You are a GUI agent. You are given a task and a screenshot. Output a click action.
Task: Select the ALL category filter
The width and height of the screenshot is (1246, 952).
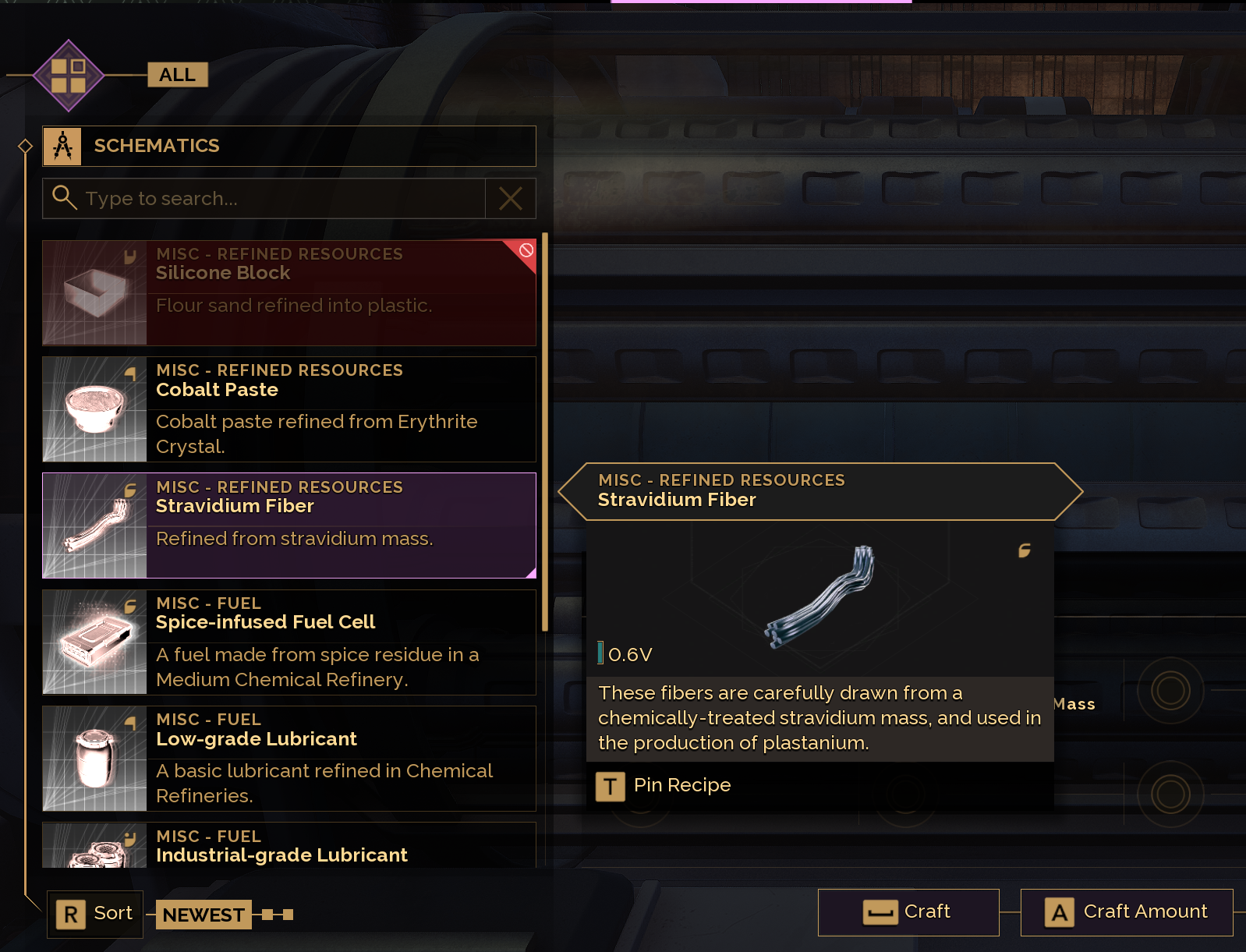pos(178,75)
